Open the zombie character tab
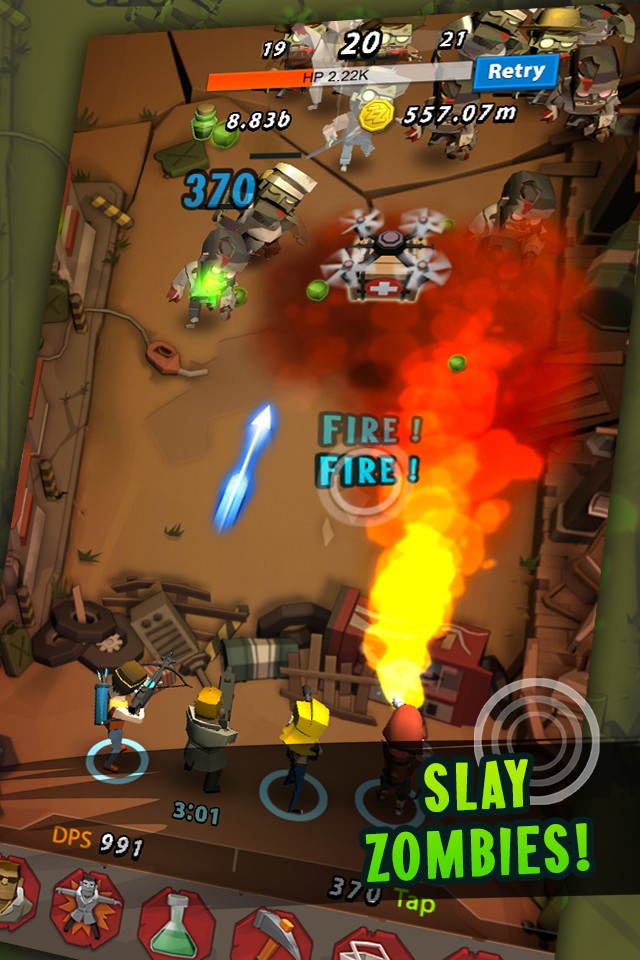640x960 pixels. coord(85,899)
